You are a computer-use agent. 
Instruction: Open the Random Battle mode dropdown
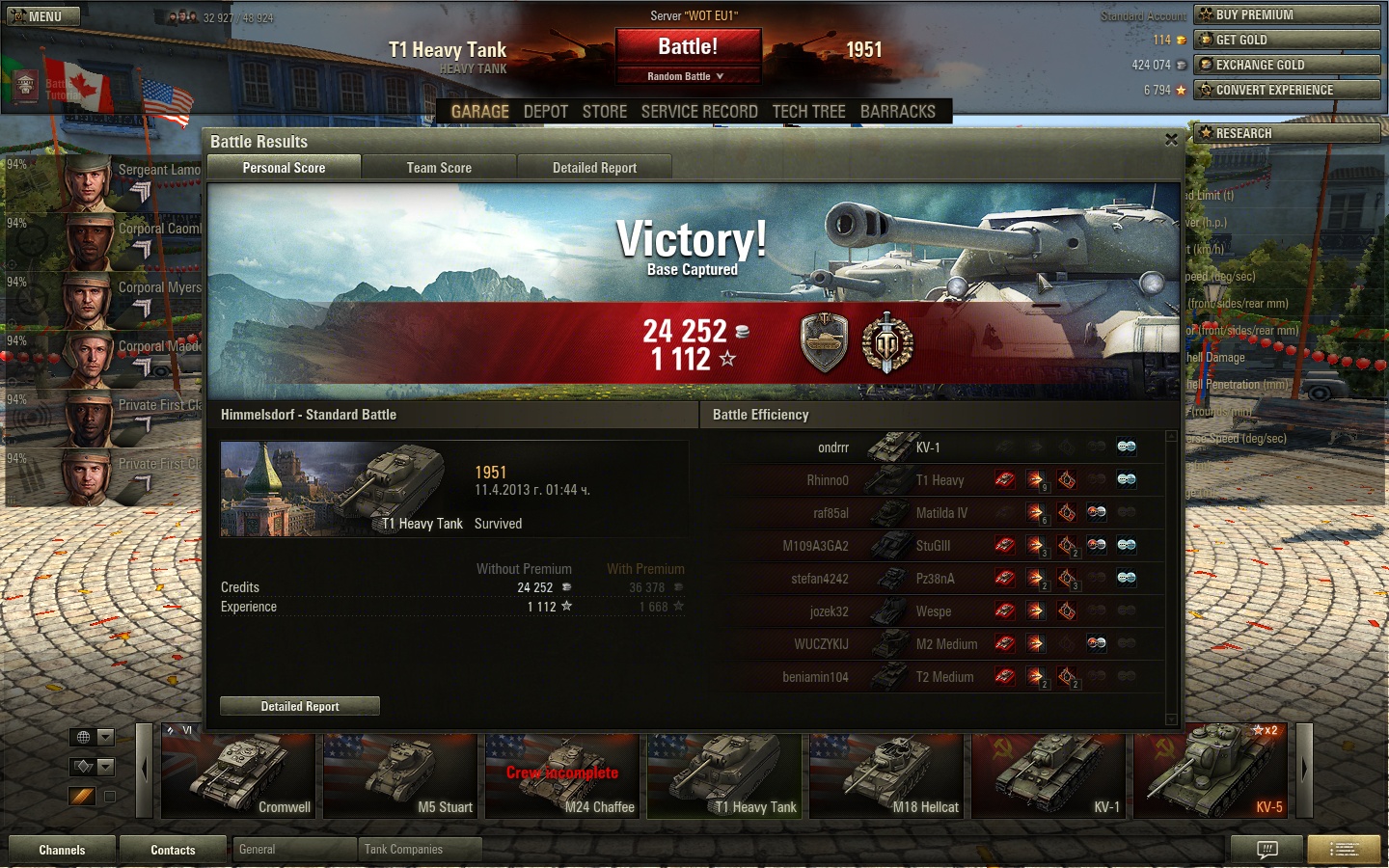(686, 76)
